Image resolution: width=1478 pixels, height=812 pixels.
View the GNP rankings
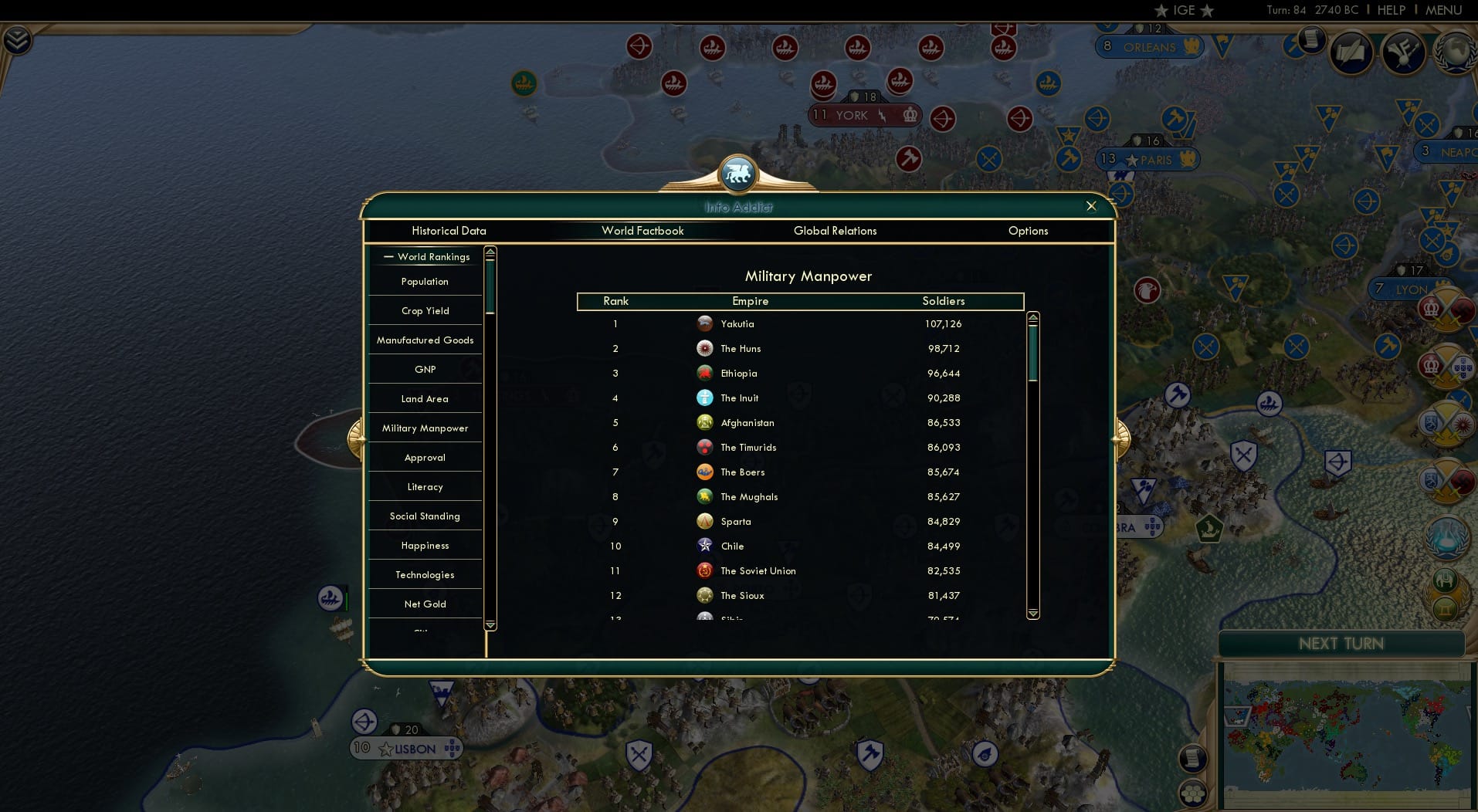click(424, 369)
